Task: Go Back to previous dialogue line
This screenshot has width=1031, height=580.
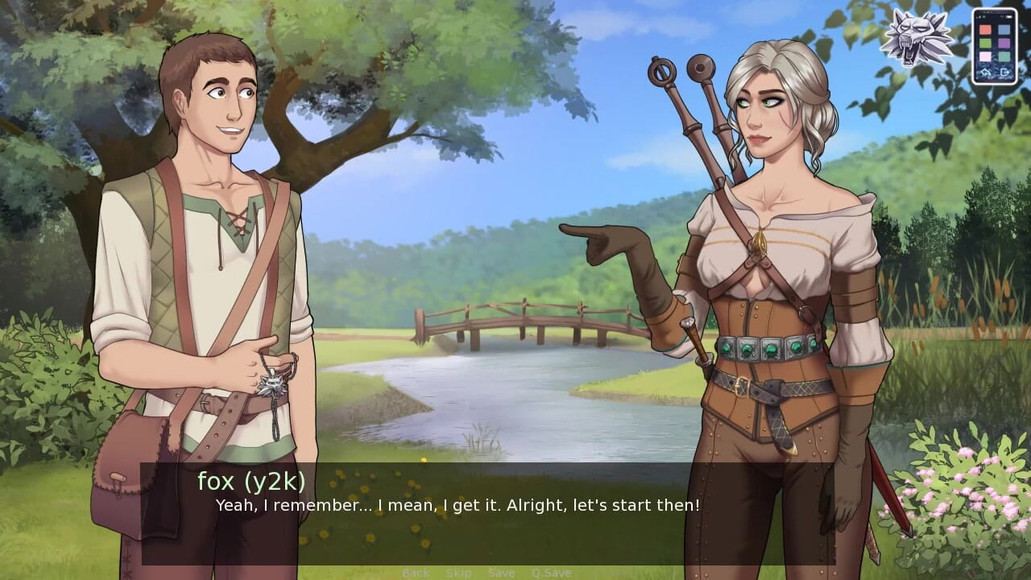Action: (x=415, y=573)
